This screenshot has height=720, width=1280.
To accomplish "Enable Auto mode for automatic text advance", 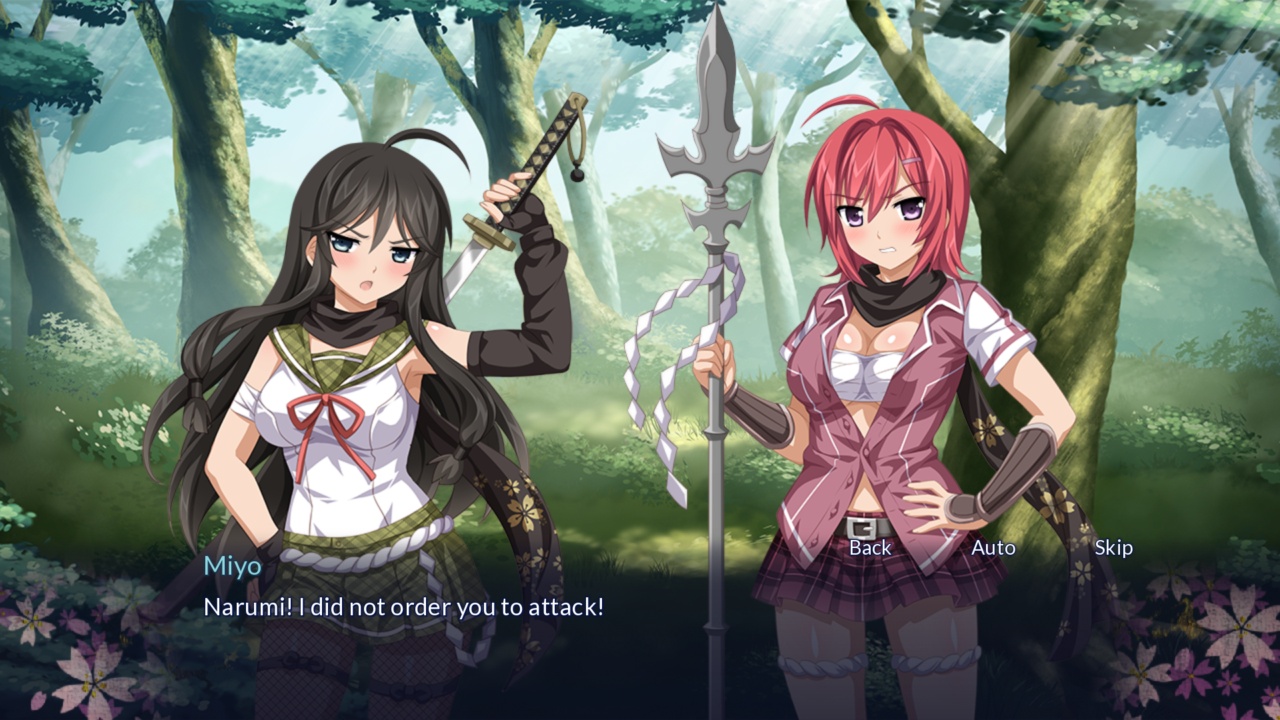I will [x=994, y=547].
